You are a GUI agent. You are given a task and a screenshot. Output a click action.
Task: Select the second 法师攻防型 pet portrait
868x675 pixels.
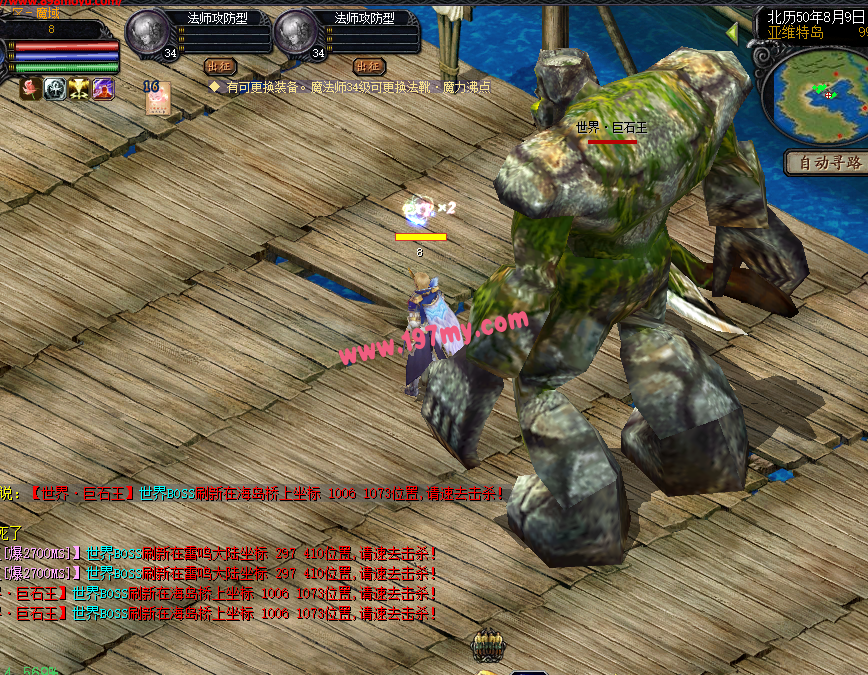click(296, 33)
